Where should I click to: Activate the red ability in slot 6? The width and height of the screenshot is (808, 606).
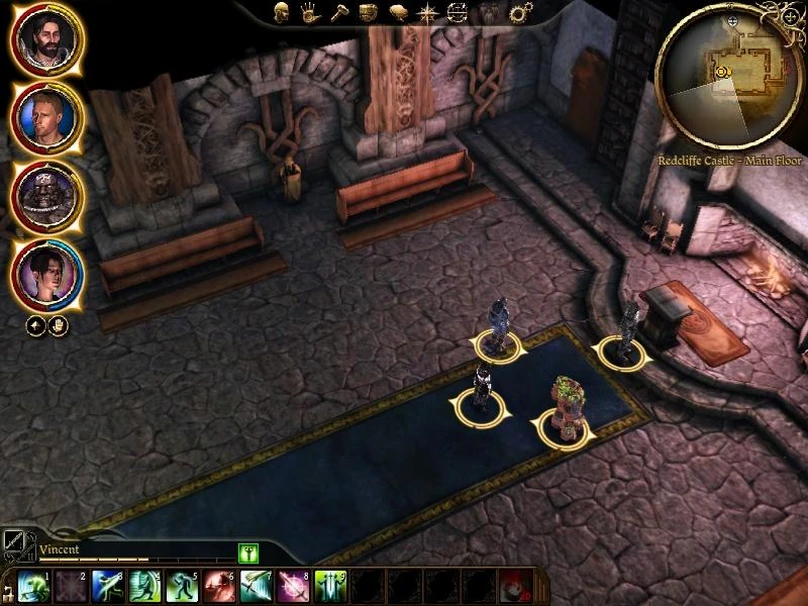coord(218,586)
